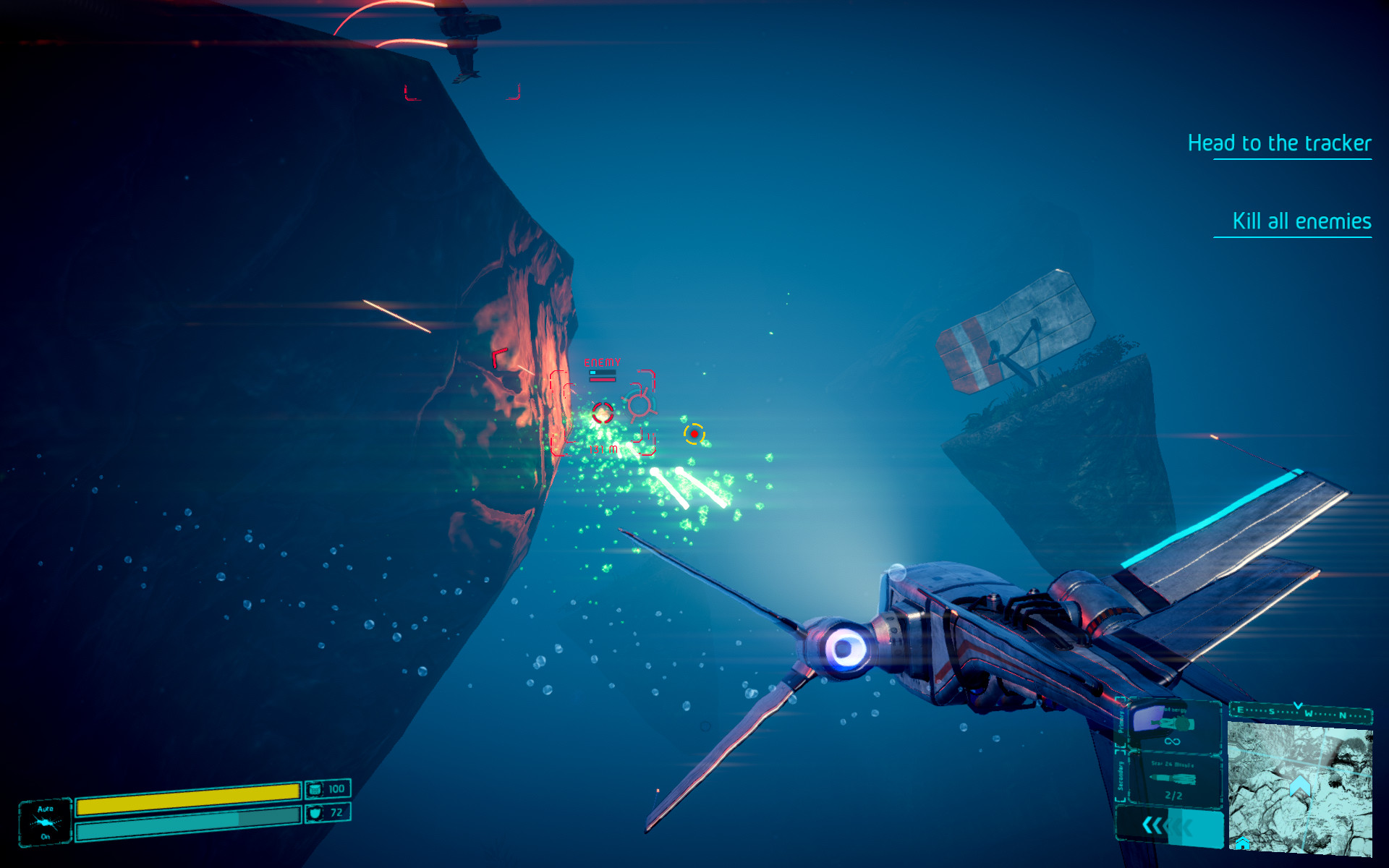The image size is (1389, 868).
Task: Expand the weapon panel via the triple chevrons
Action: 1155,826
